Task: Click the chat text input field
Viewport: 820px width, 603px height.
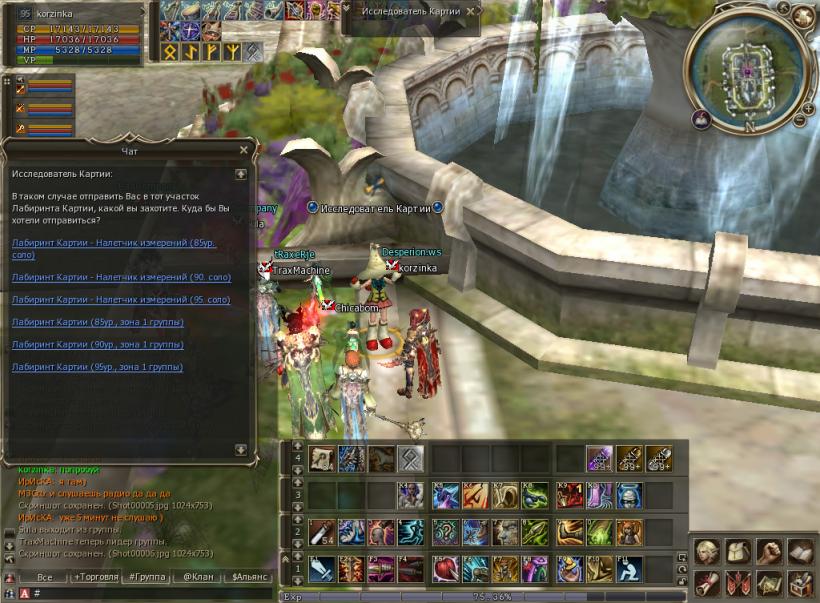Action: (150, 593)
